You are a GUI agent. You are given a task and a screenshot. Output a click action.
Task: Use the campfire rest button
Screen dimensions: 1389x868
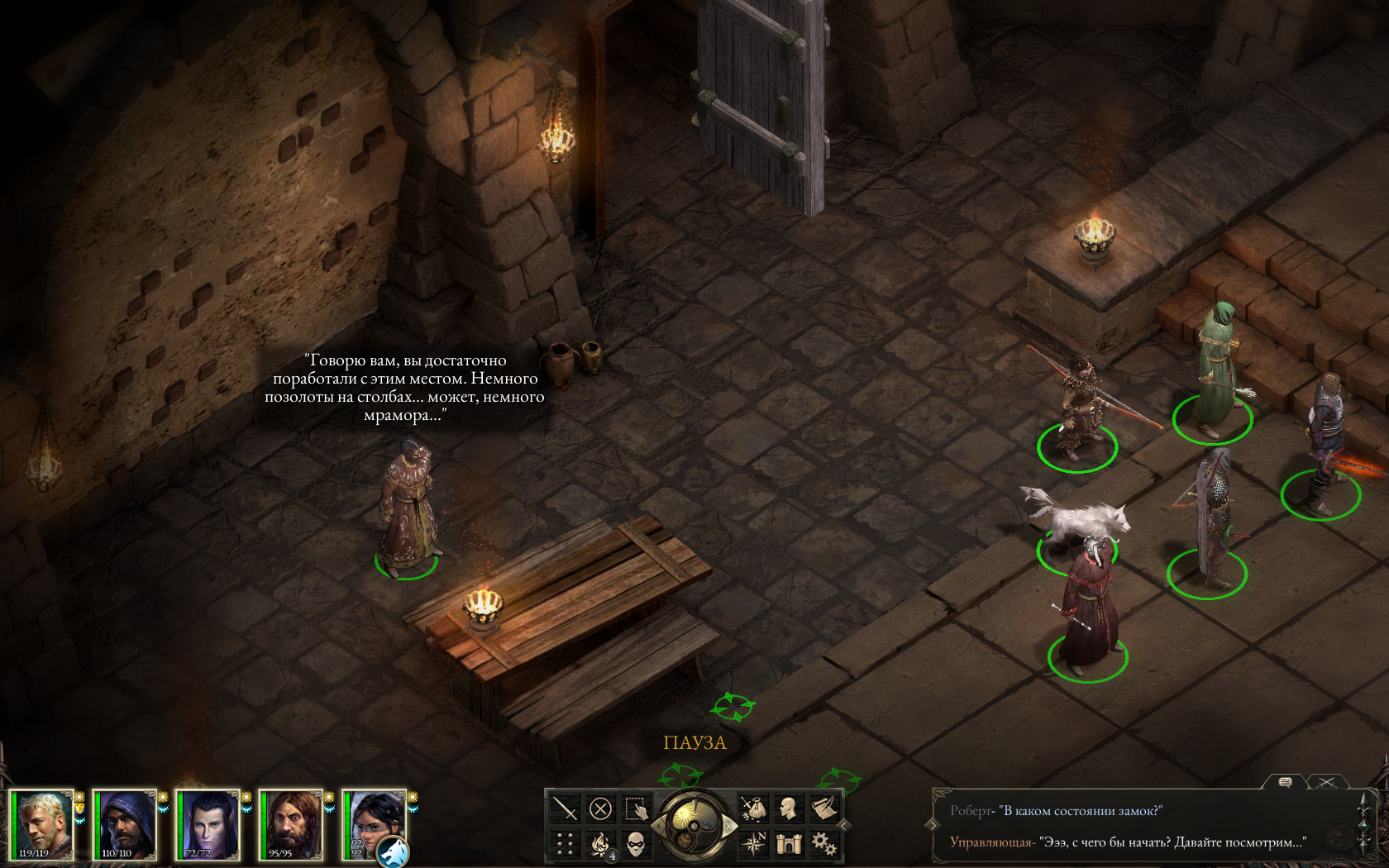point(601,844)
